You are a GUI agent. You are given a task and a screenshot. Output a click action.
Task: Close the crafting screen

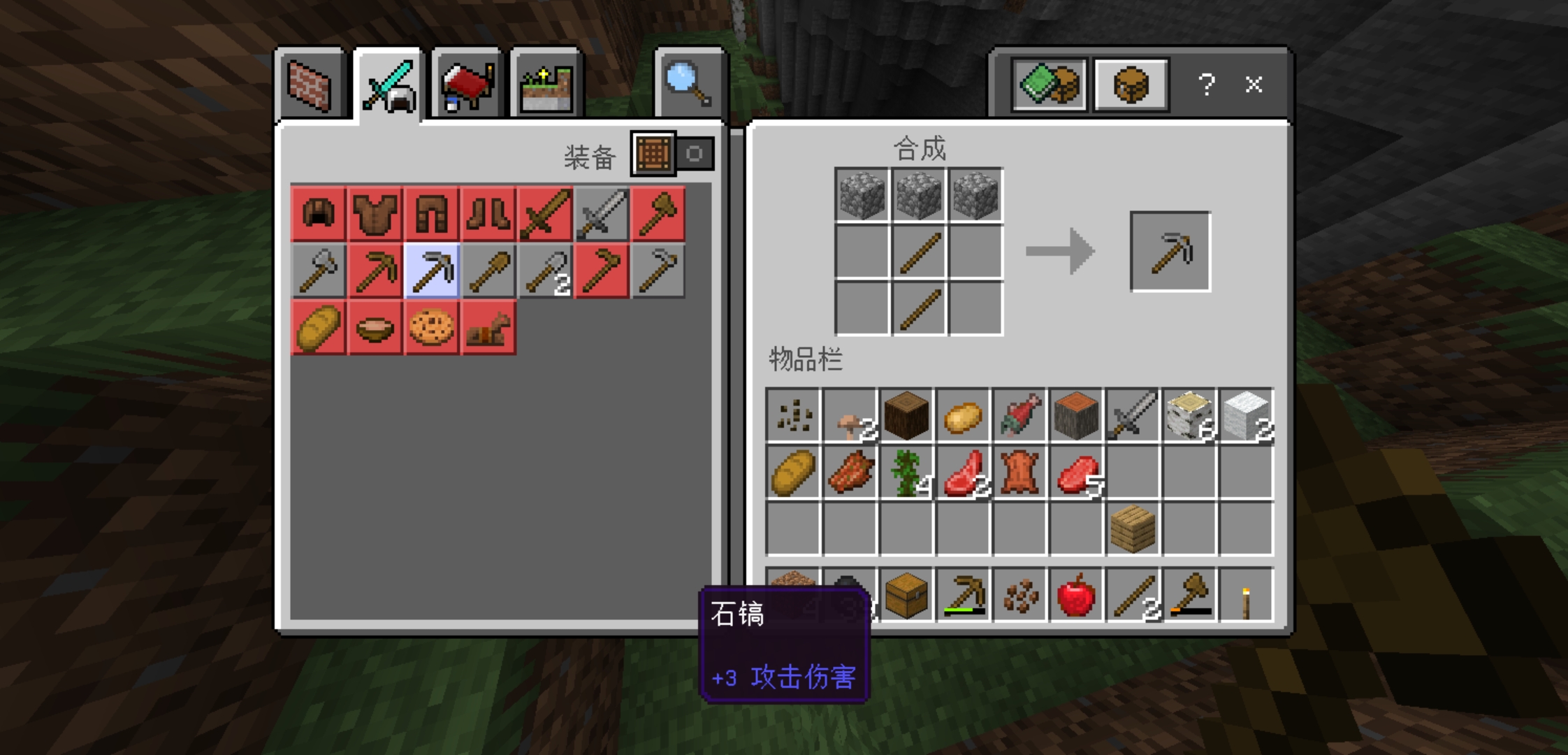pos(1254,85)
